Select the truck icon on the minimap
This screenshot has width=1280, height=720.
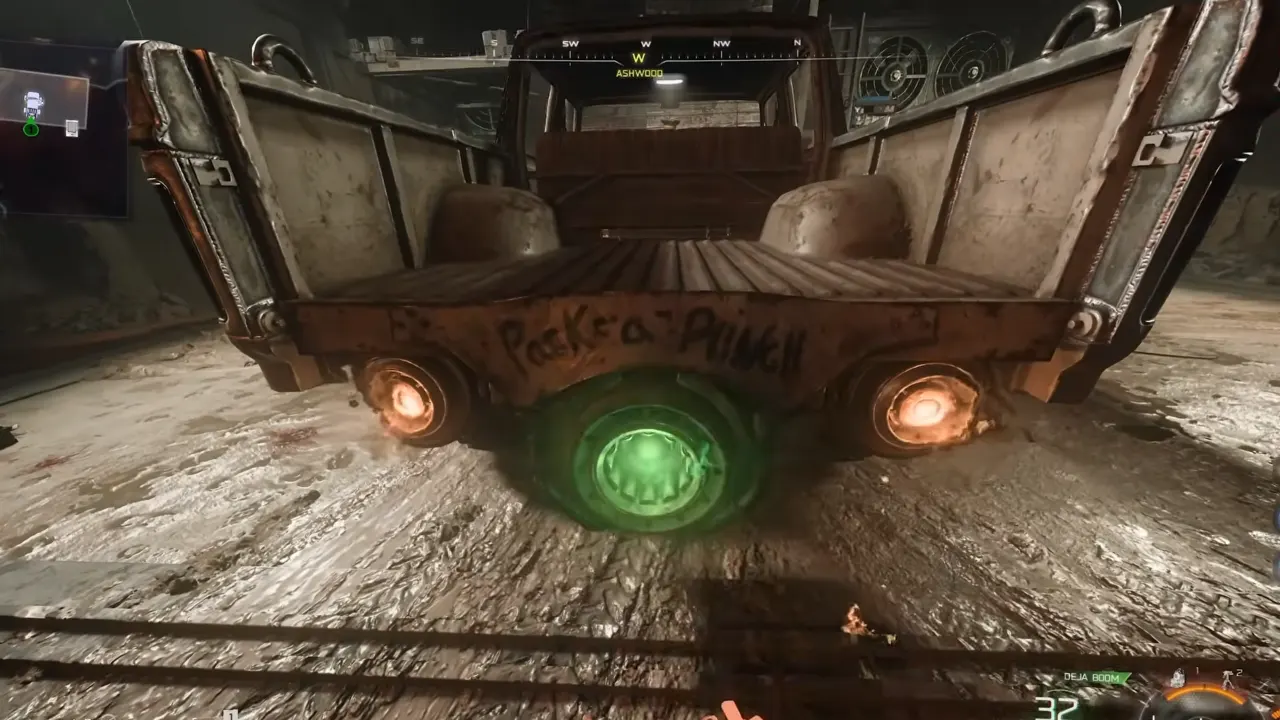[x=33, y=102]
